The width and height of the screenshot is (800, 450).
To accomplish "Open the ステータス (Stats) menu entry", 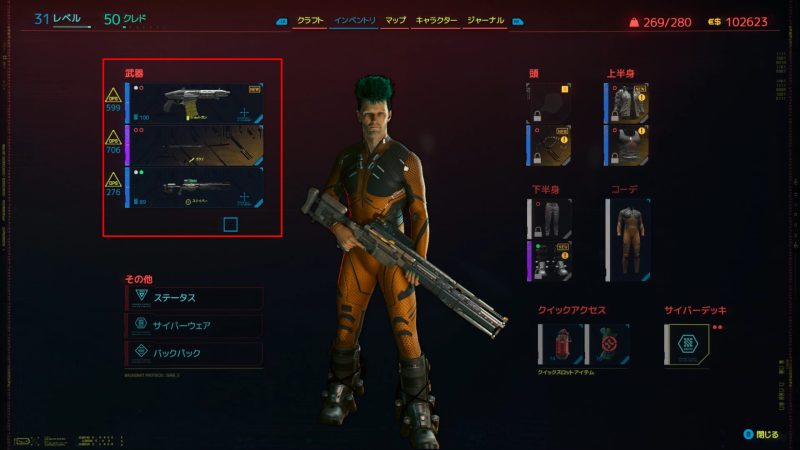I will click(196, 298).
